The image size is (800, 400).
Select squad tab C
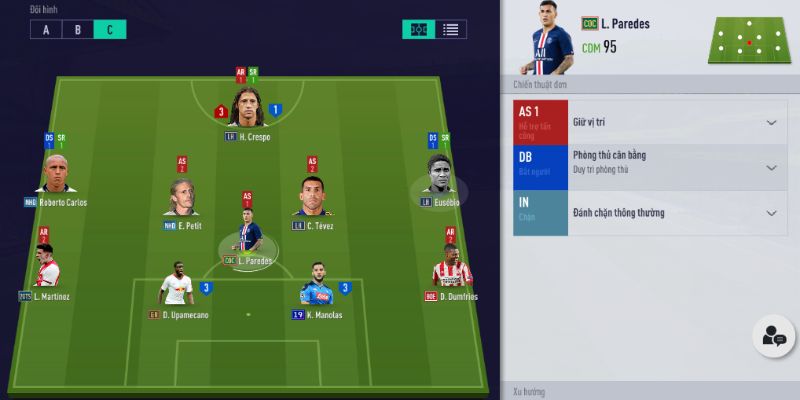pos(109,29)
